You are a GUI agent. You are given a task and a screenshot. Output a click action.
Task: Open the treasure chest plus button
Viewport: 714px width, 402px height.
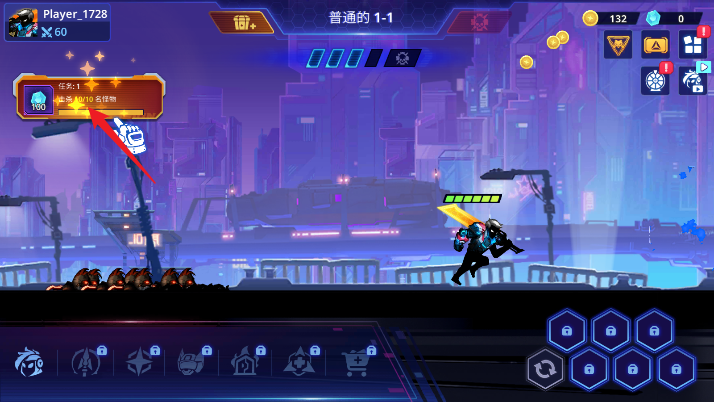click(x=245, y=22)
